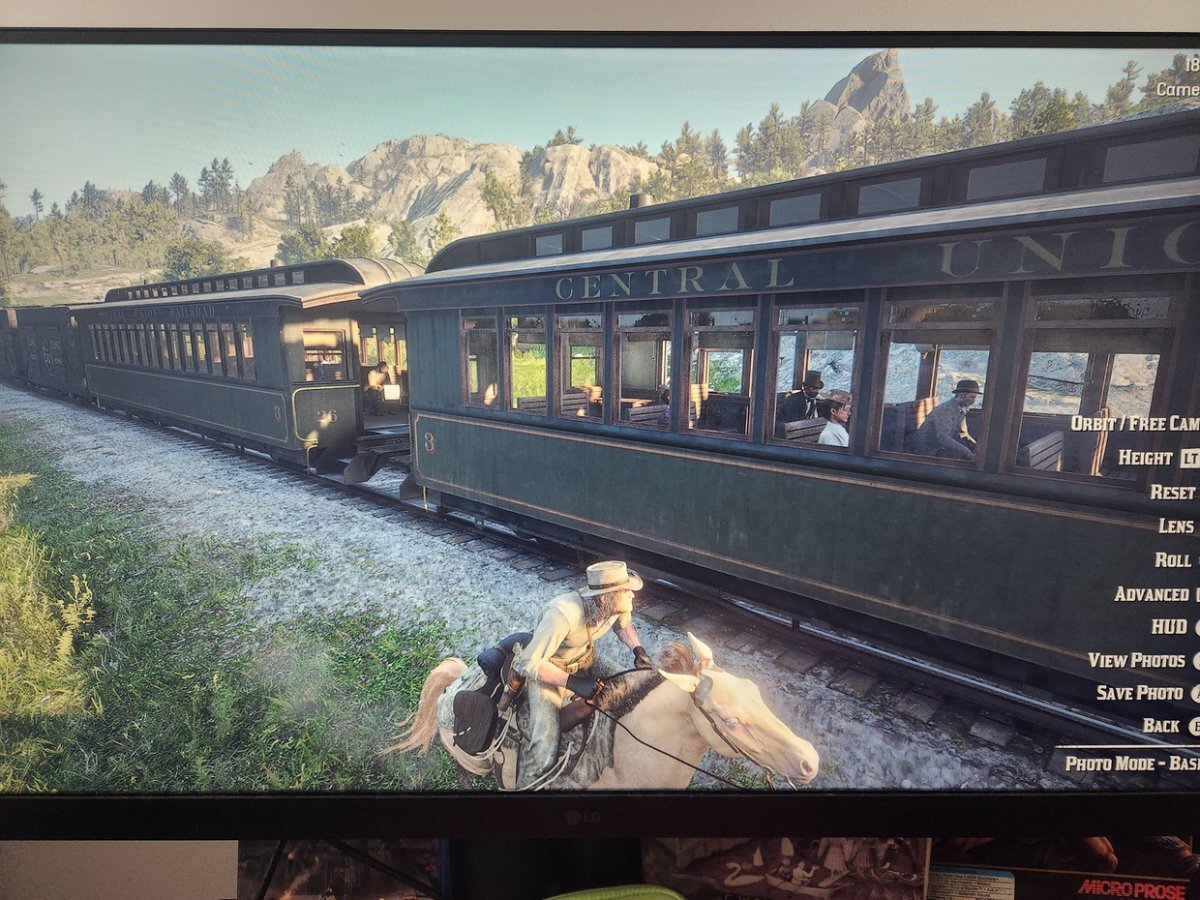Select the Height camera option
This screenshot has height=900, width=1200.
(x=1145, y=457)
